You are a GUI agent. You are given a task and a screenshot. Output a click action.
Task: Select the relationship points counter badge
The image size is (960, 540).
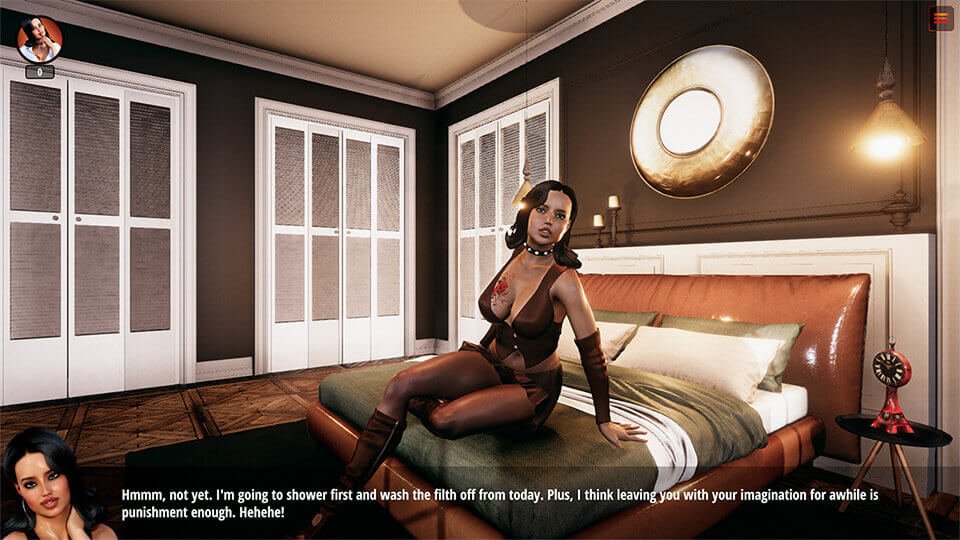tap(40, 72)
